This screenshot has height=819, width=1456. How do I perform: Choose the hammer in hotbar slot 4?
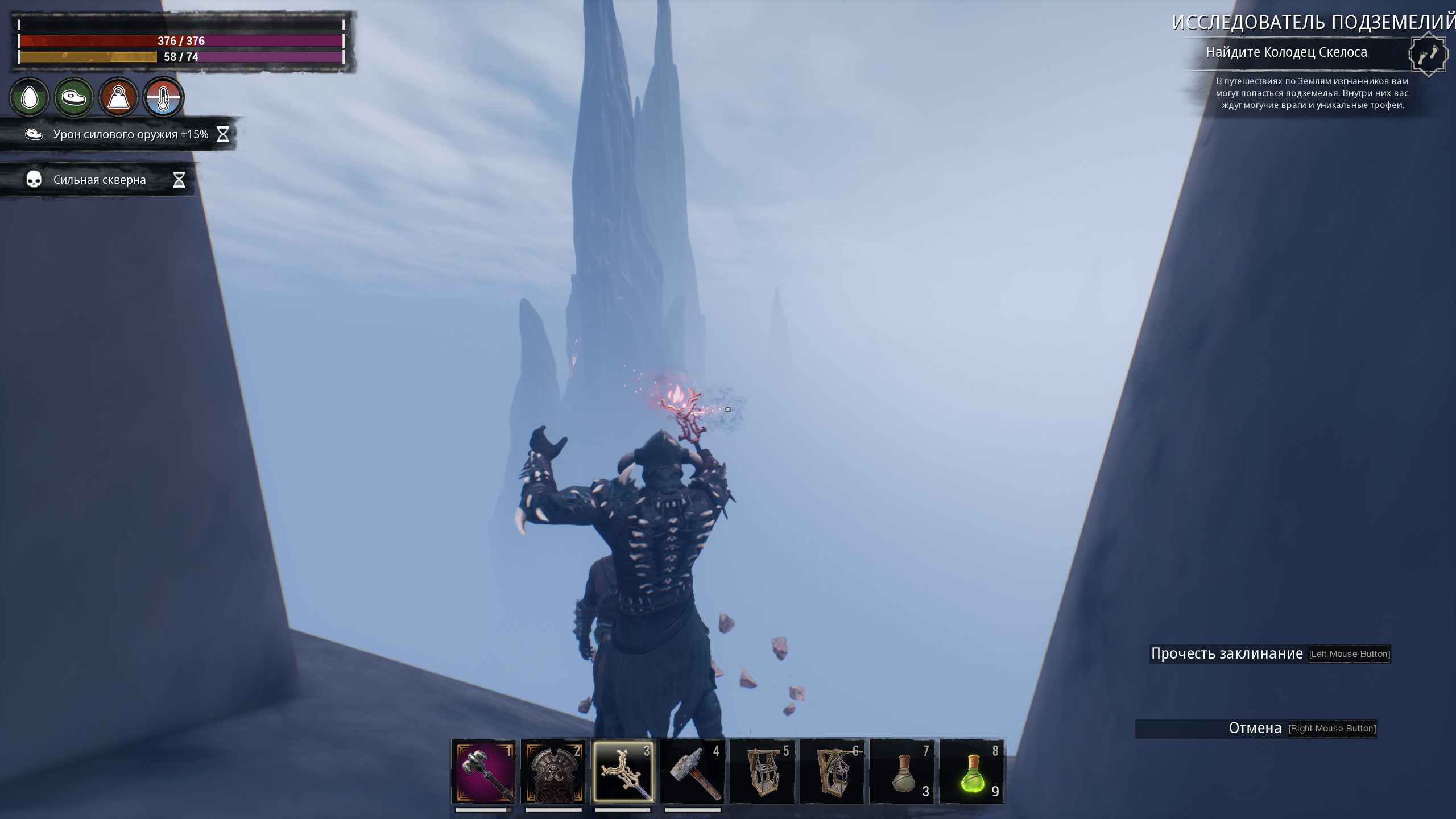693,771
